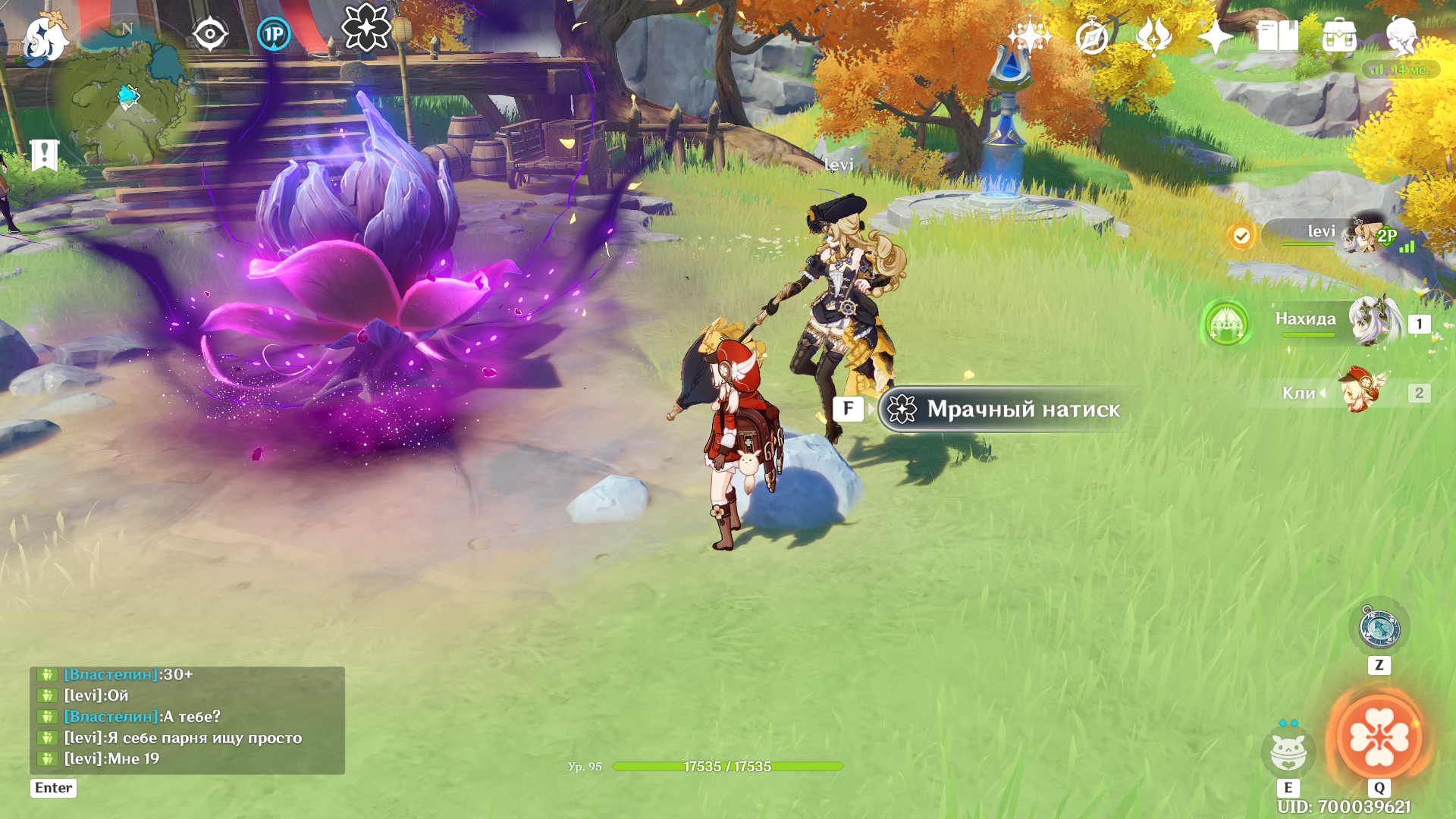Use the compass gadget above the skills
Viewport: 1456px width, 819px height.
[1379, 628]
